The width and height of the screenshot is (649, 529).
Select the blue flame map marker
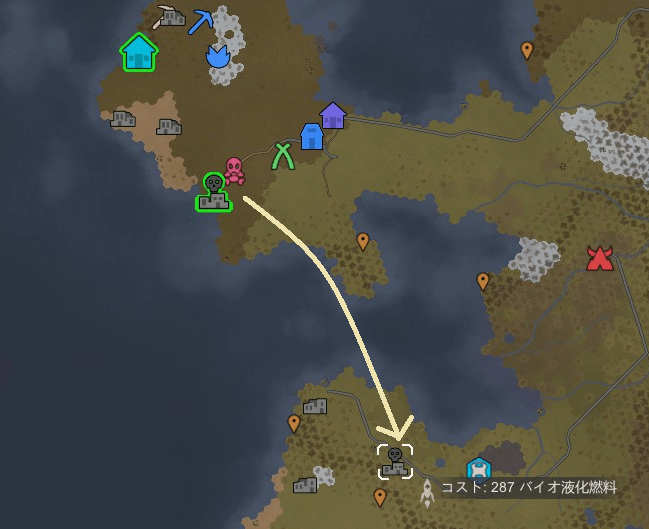pos(218,56)
